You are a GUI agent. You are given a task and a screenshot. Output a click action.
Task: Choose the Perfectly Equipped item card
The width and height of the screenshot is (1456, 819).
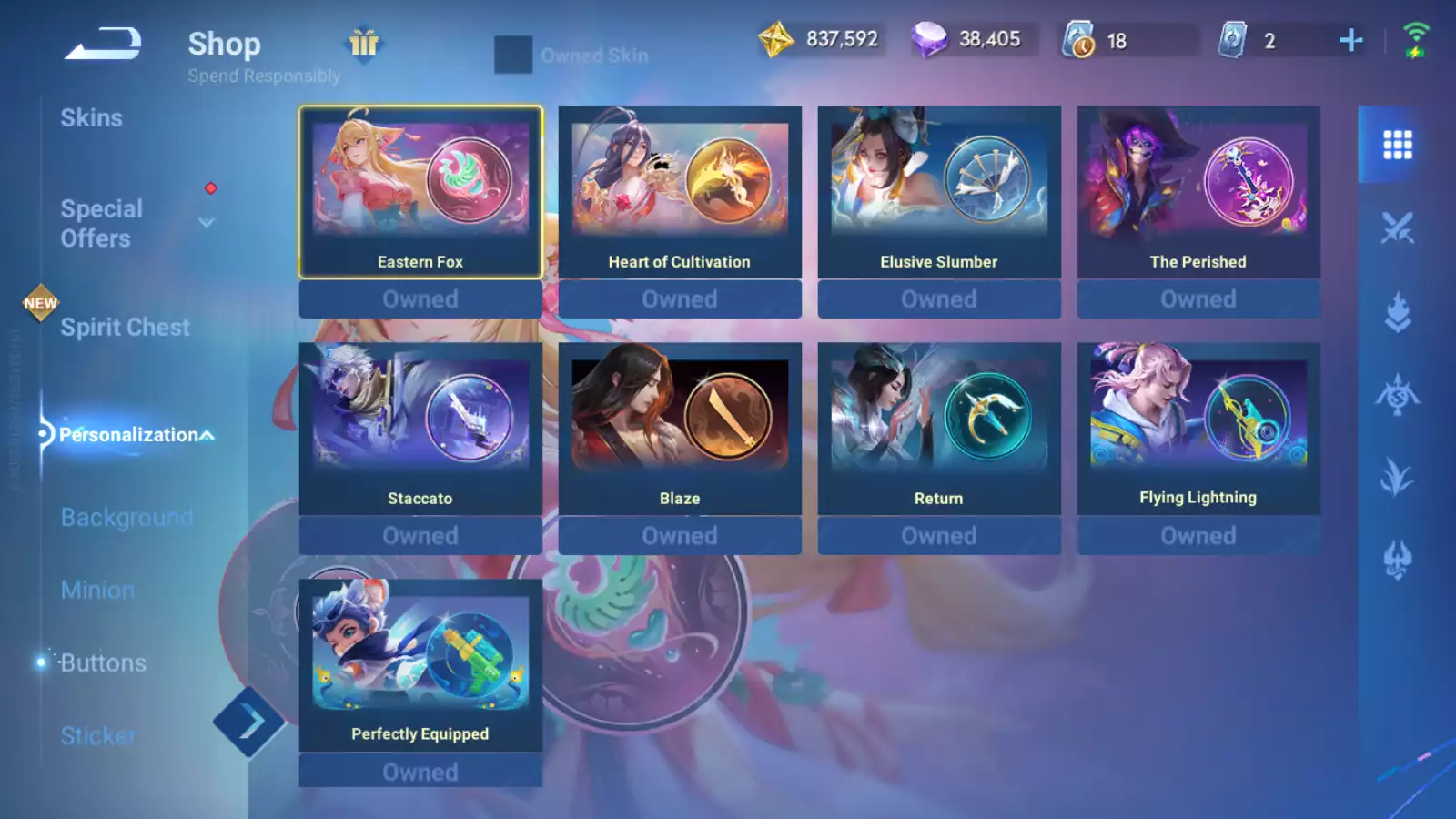(x=420, y=665)
